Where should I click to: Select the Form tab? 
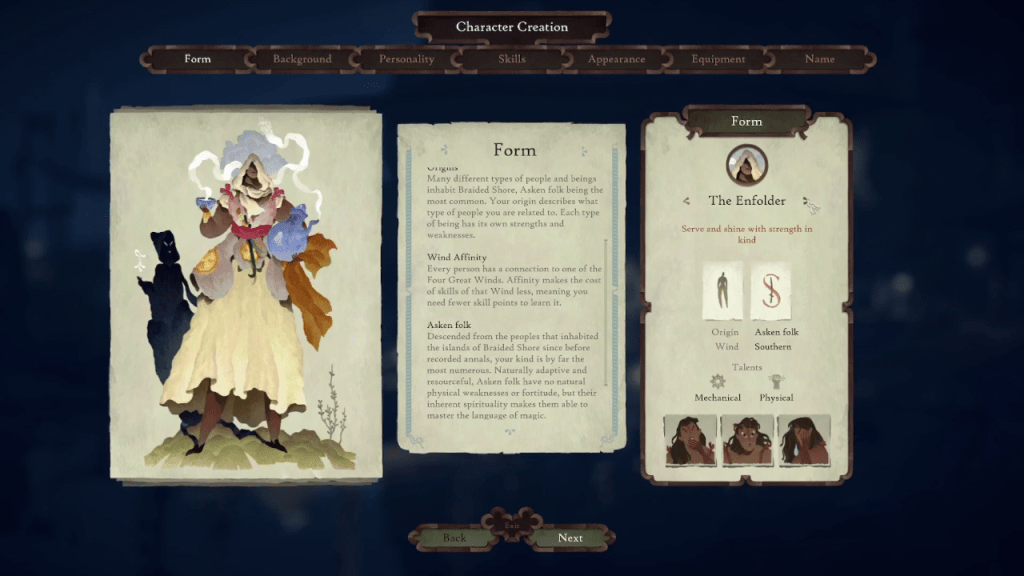pos(198,59)
